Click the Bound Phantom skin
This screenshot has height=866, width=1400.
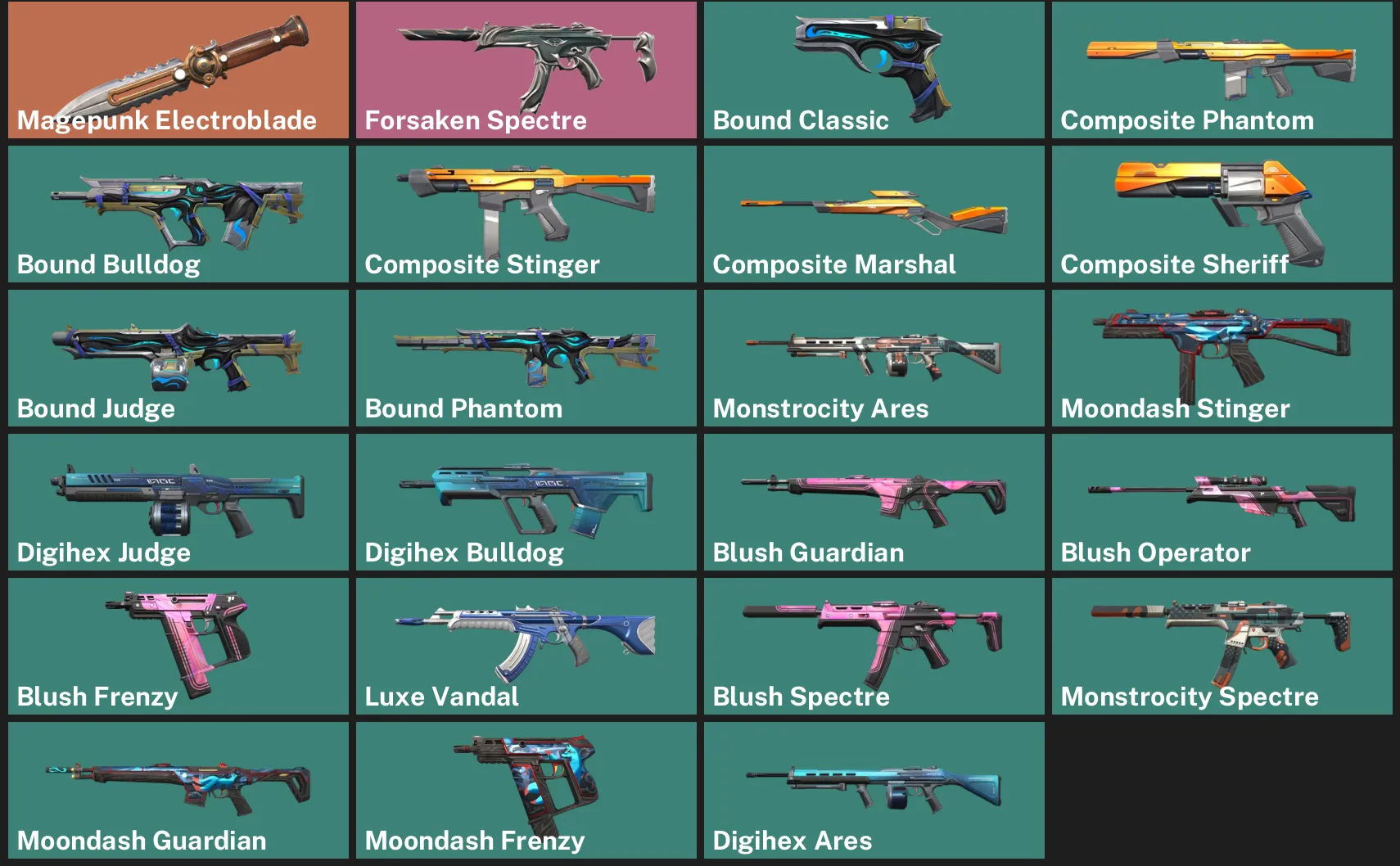coord(525,358)
